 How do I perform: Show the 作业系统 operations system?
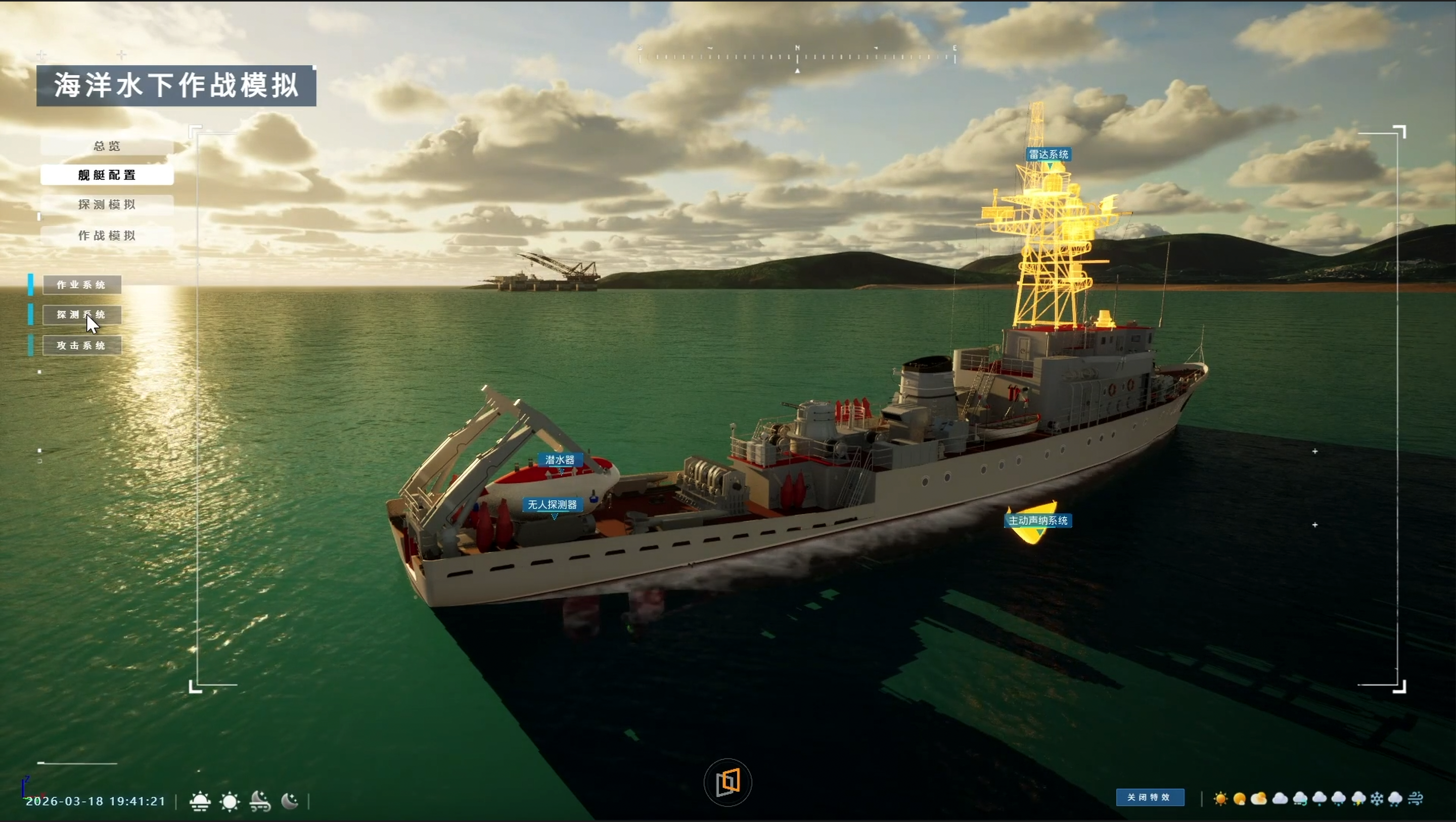(x=81, y=285)
